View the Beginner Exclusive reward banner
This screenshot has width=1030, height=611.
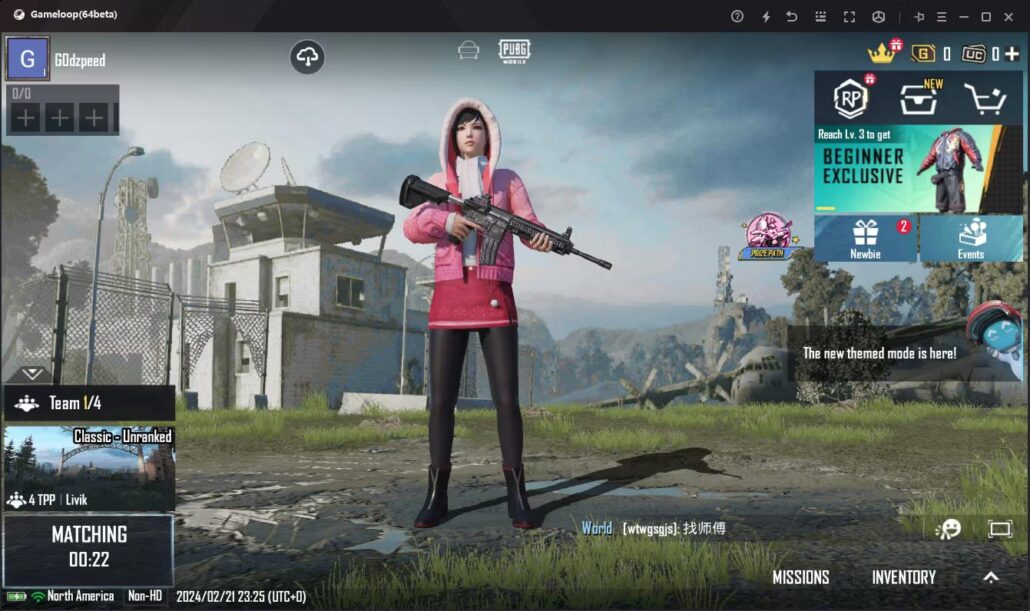point(917,168)
